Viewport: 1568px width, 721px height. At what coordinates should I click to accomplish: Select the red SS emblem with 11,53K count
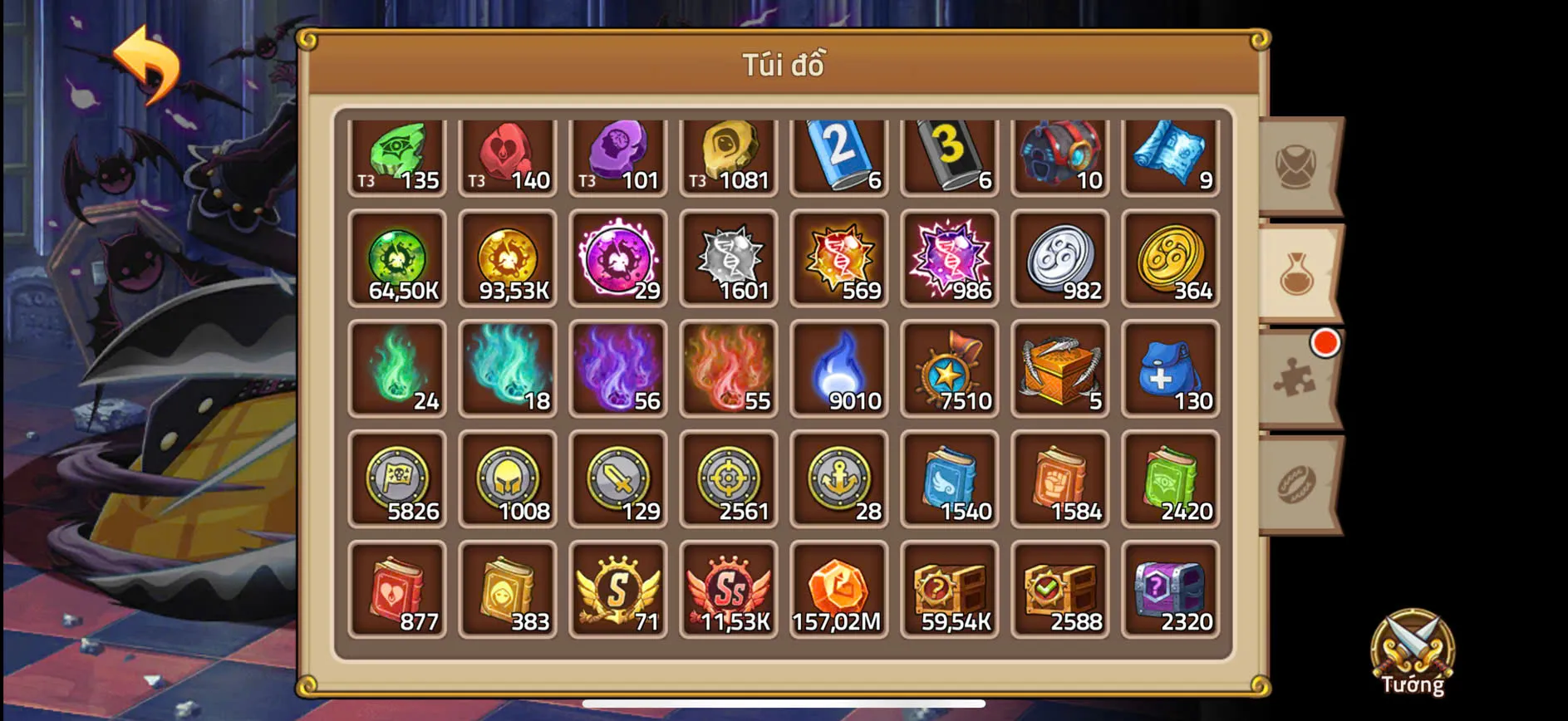click(x=728, y=590)
